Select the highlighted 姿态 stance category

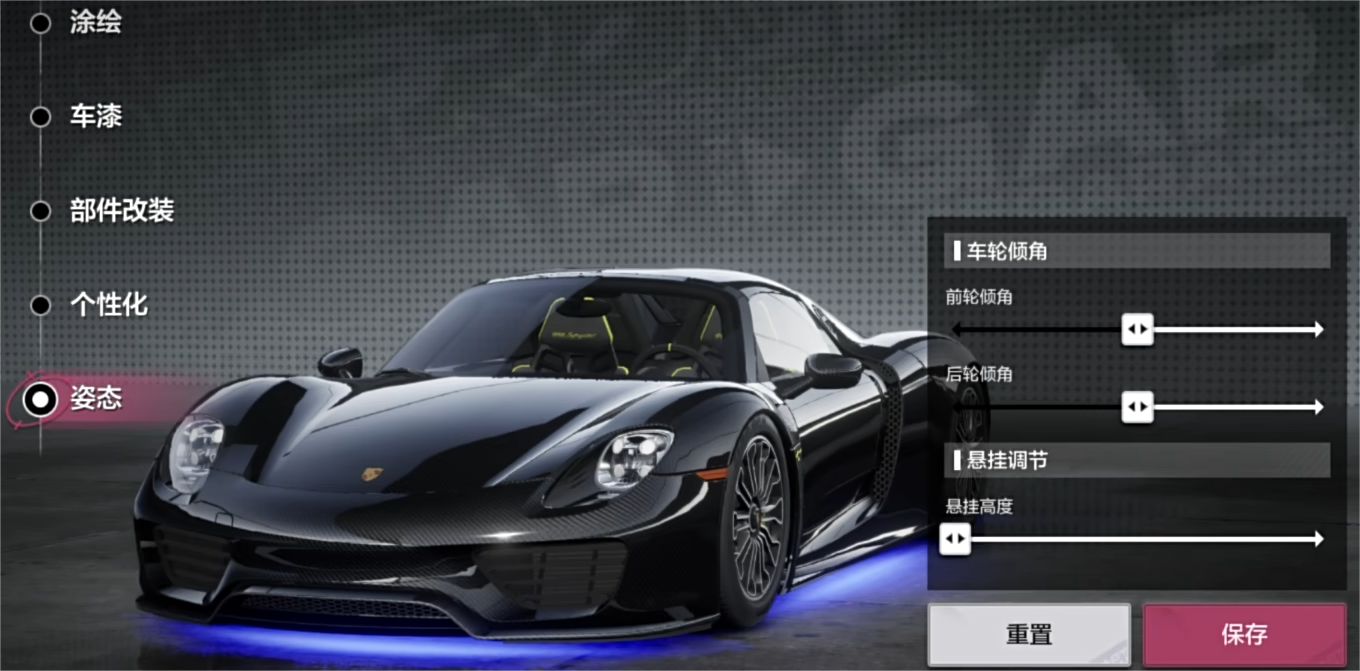click(95, 399)
